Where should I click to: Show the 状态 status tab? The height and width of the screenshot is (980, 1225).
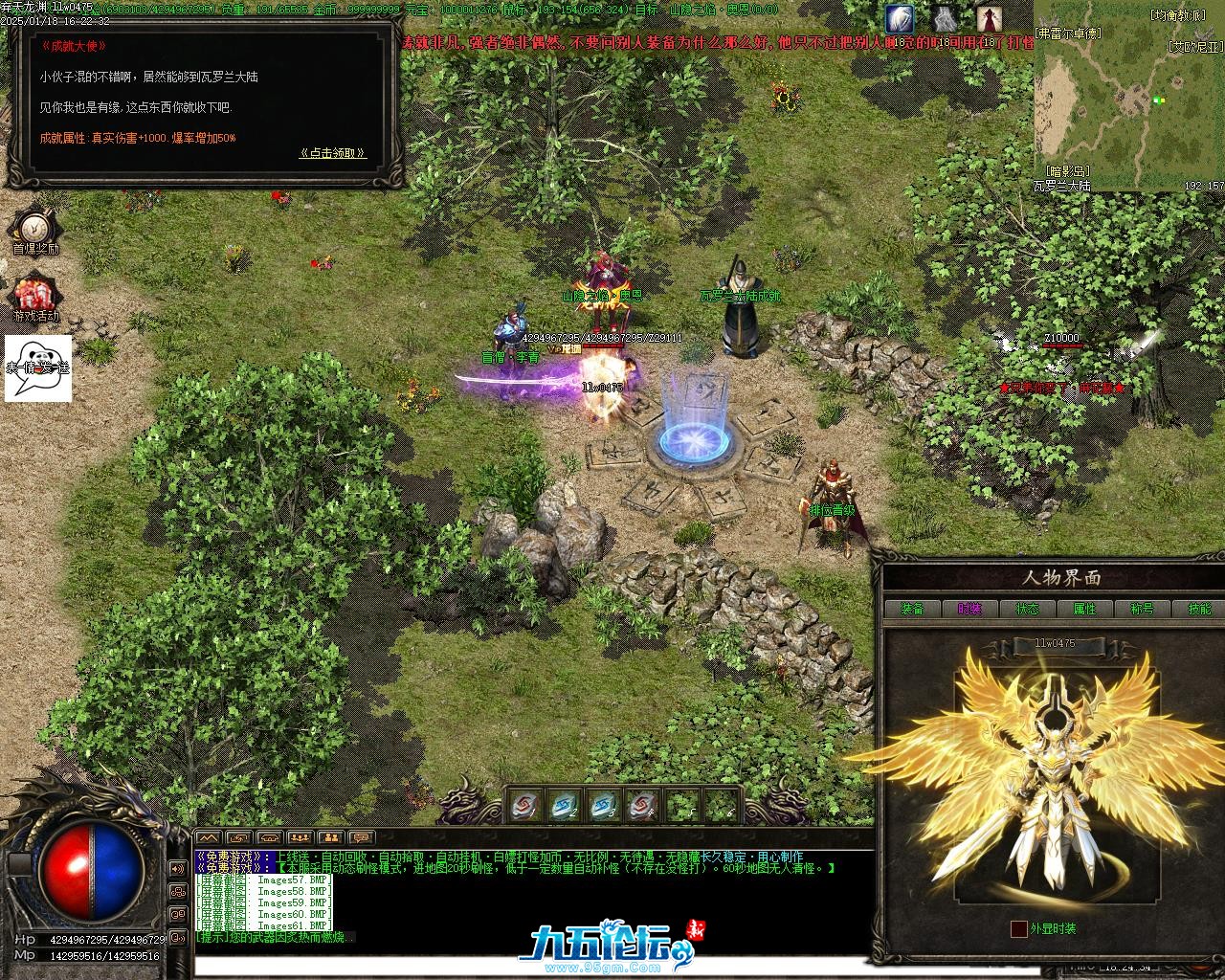[x=1027, y=609]
